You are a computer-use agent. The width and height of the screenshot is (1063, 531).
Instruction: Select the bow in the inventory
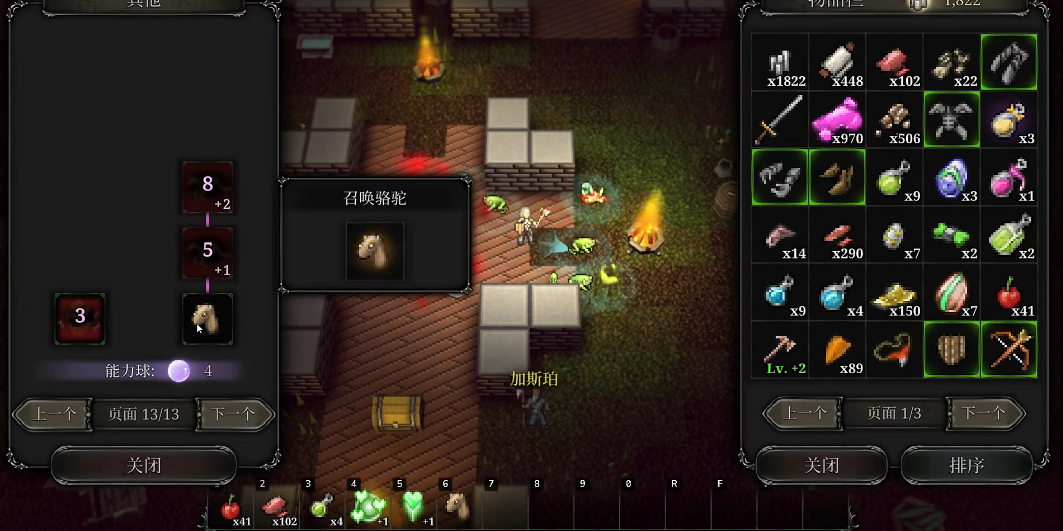1008,349
